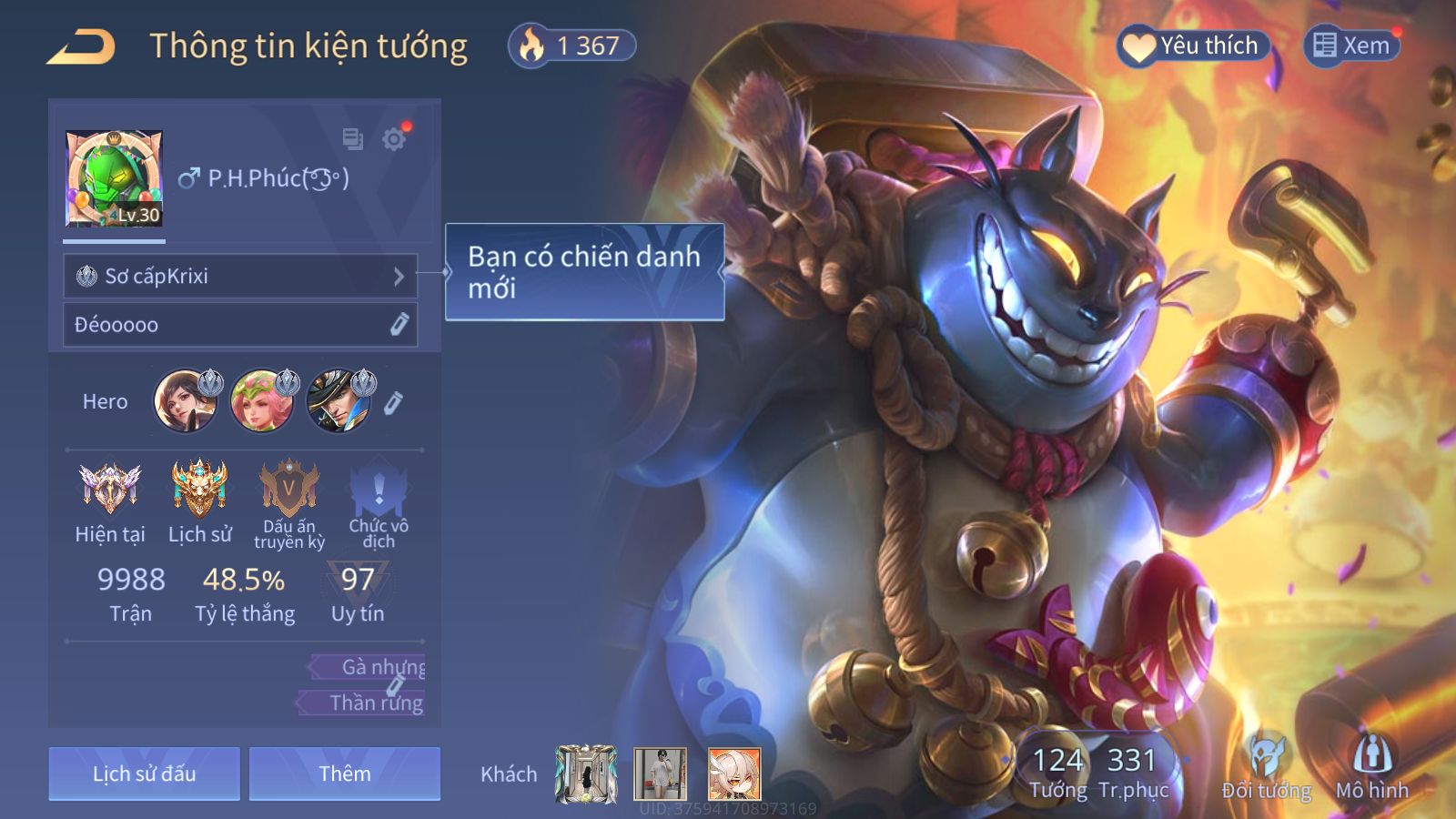
Task: Select the player avatar portrait
Action: (114, 178)
